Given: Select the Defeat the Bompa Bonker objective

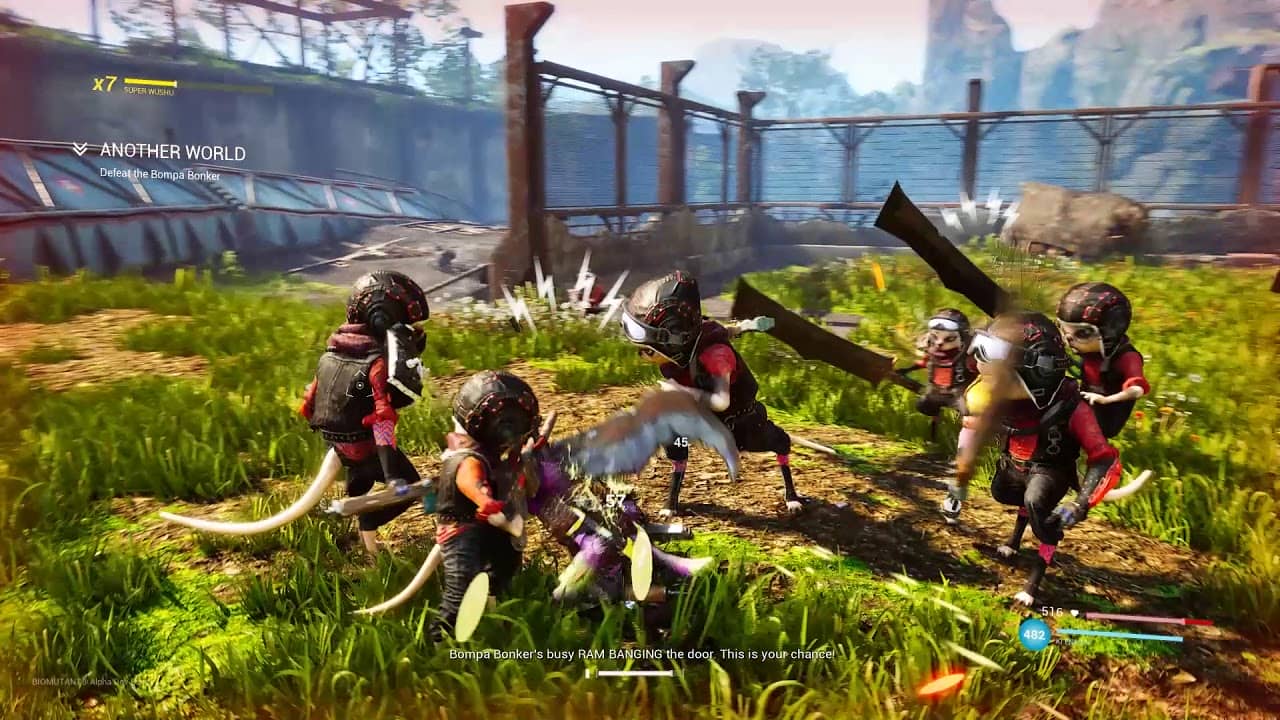Looking at the screenshot, I should click(x=161, y=172).
